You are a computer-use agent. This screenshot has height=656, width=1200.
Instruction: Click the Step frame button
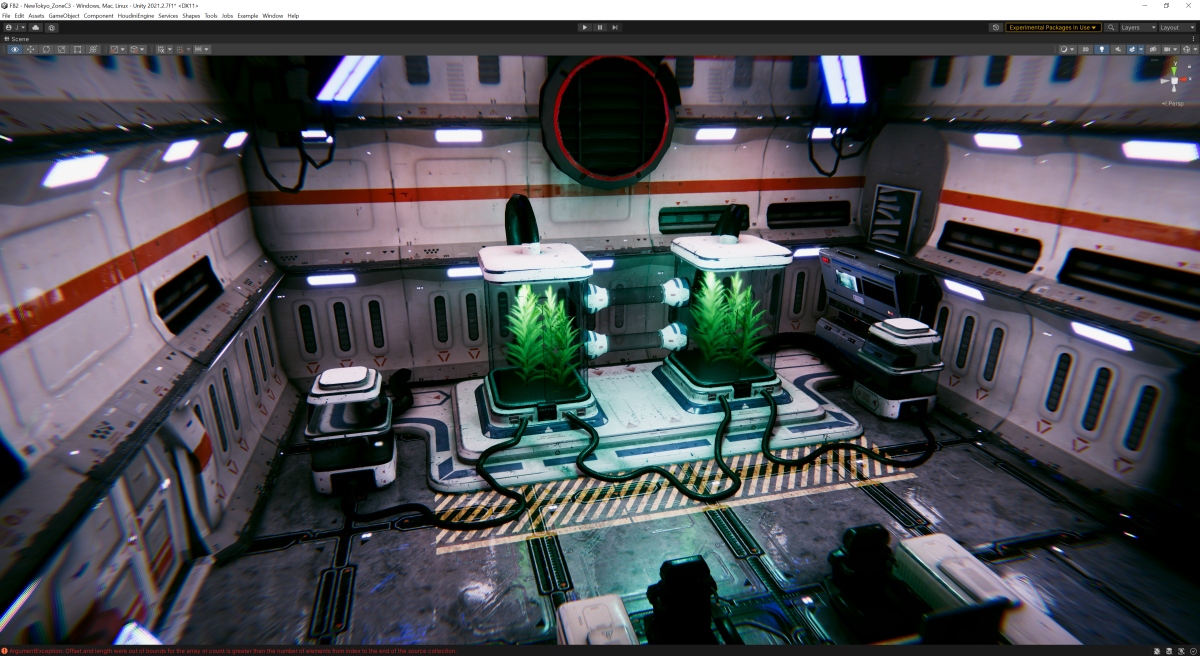615,28
